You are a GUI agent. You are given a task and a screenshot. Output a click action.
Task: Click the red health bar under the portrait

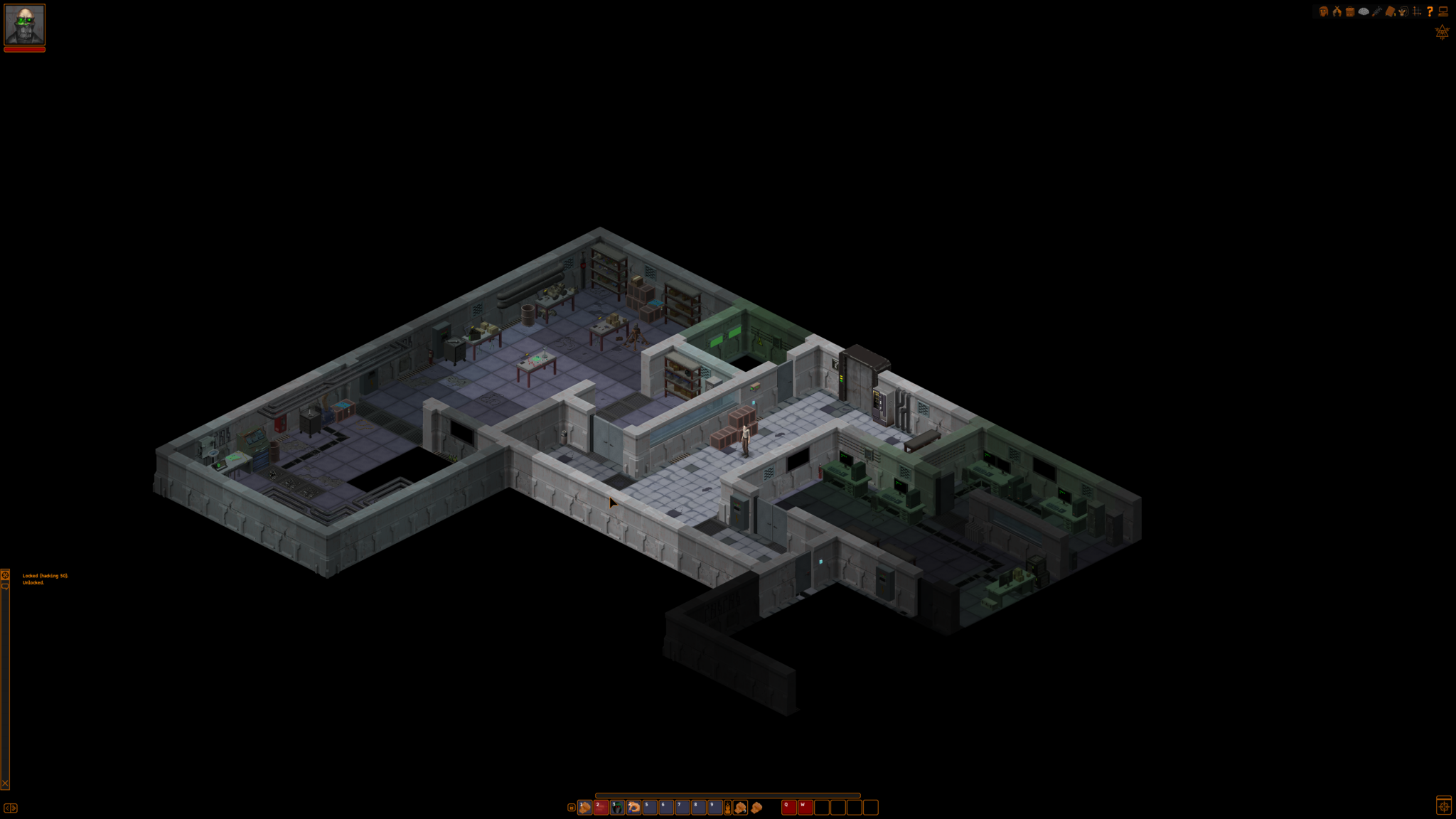24,49
